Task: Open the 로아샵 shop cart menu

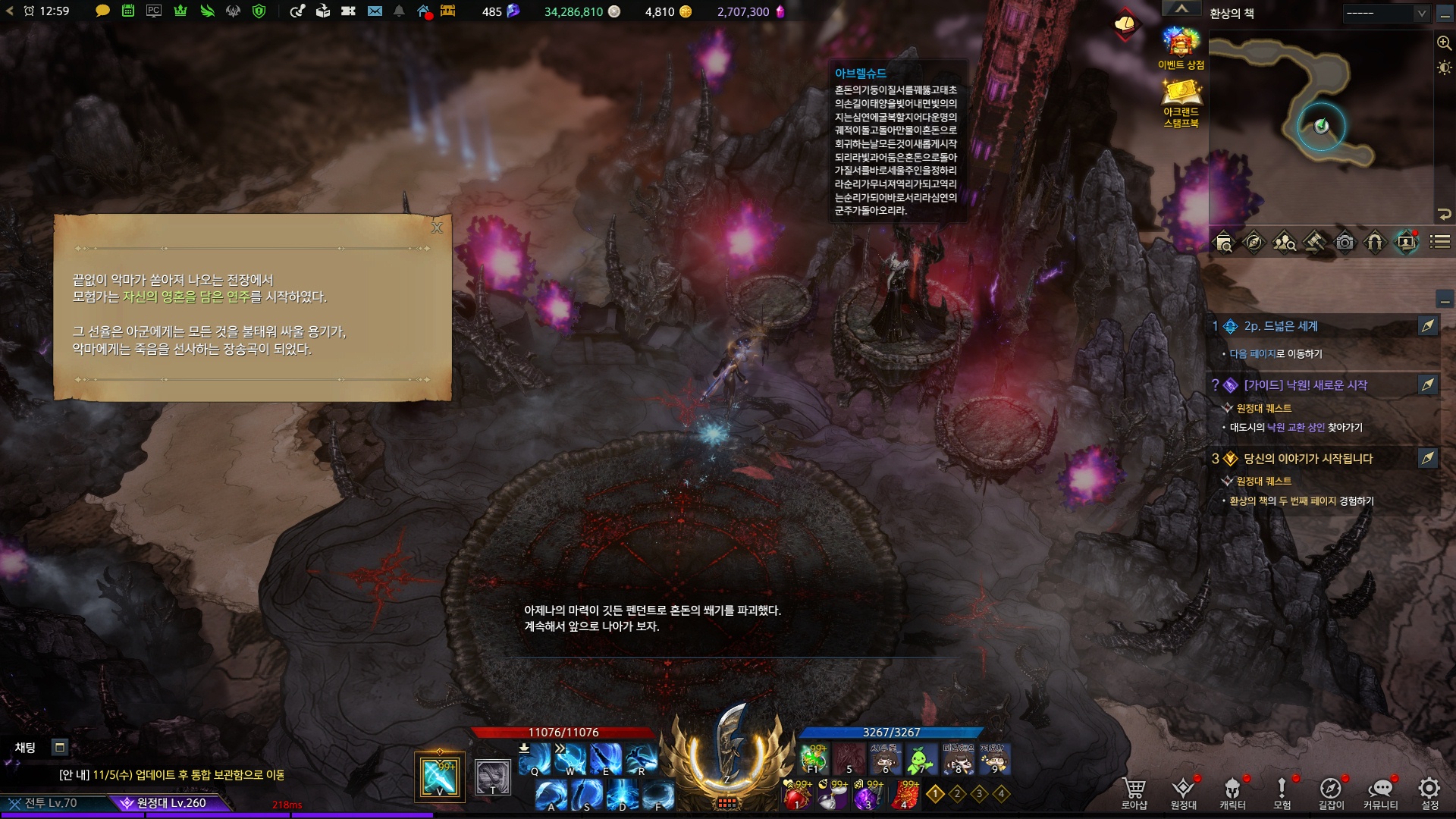Action: click(1134, 792)
